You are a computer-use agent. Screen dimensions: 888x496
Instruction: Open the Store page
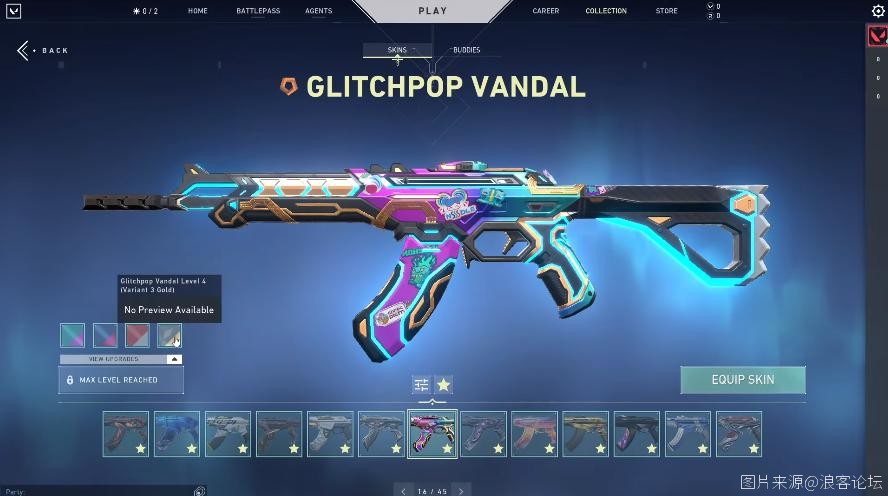666,11
